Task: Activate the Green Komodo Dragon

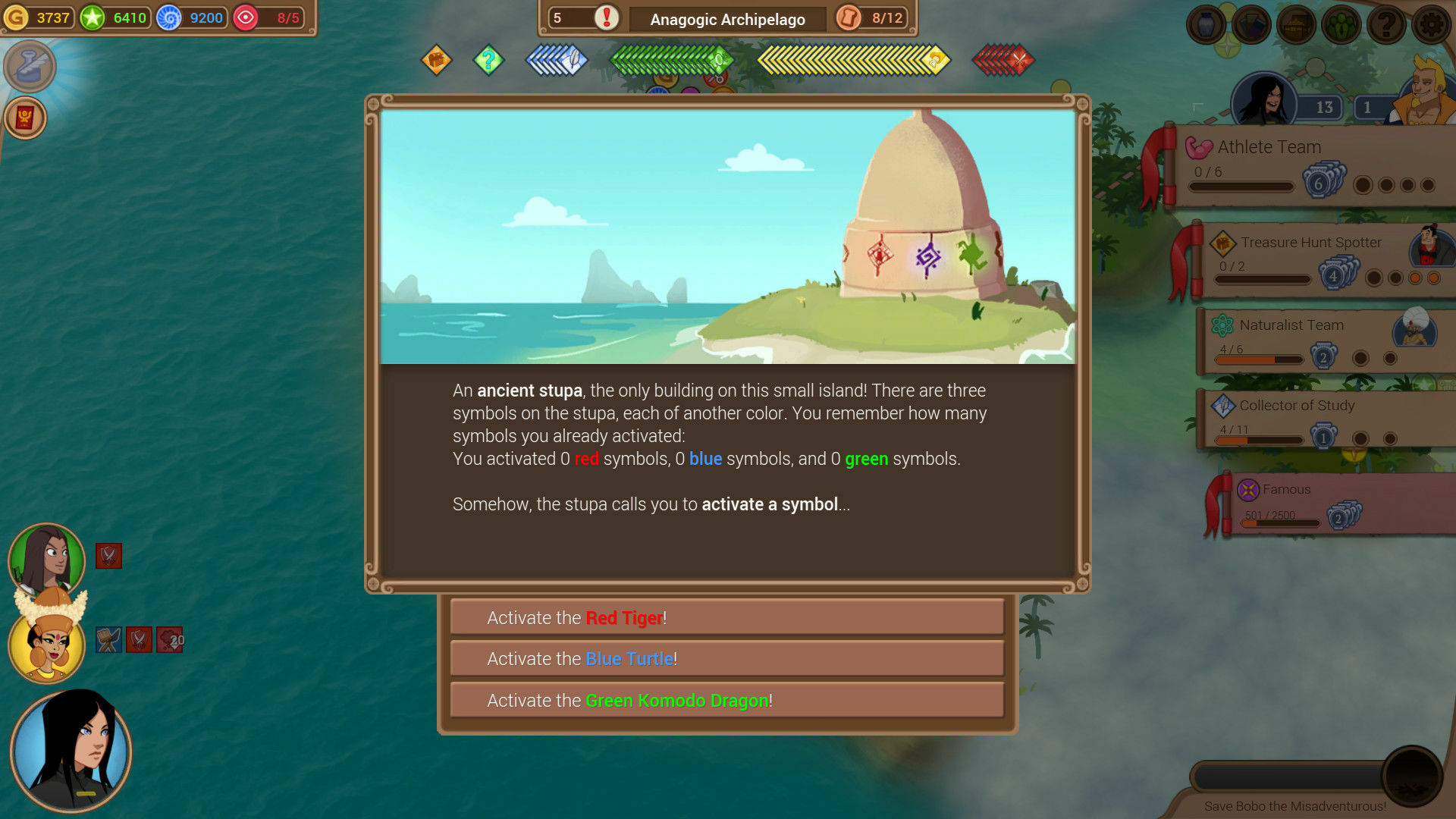Action: 727,700
